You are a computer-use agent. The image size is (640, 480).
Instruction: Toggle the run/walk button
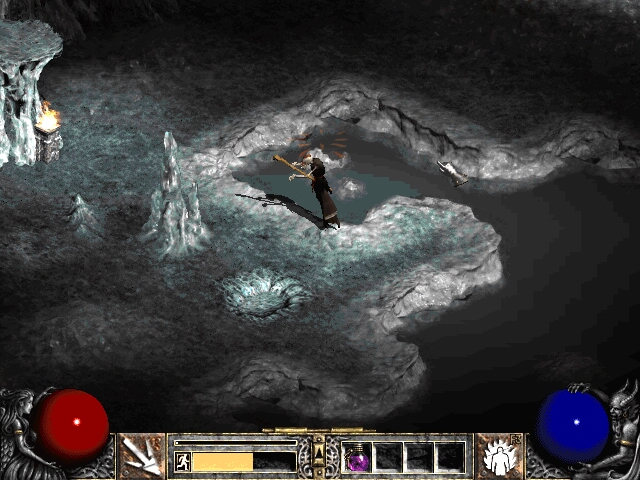183,461
